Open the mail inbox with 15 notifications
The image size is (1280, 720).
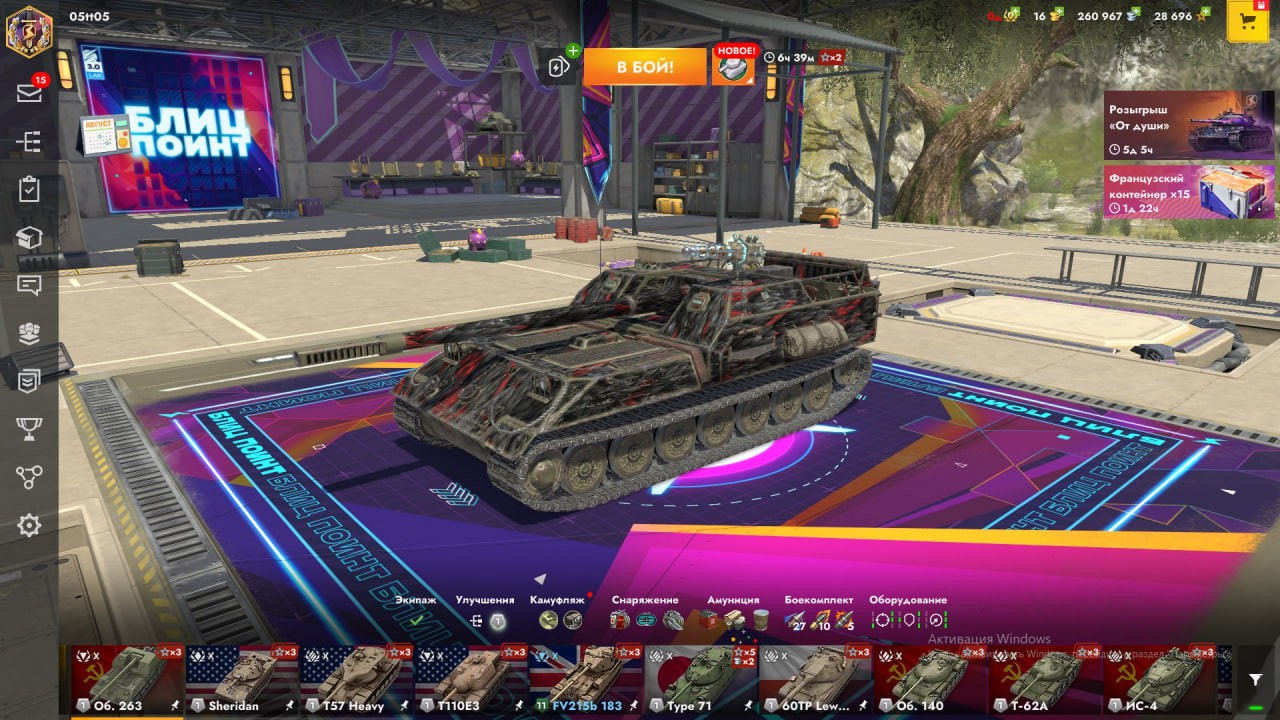(x=29, y=92)
